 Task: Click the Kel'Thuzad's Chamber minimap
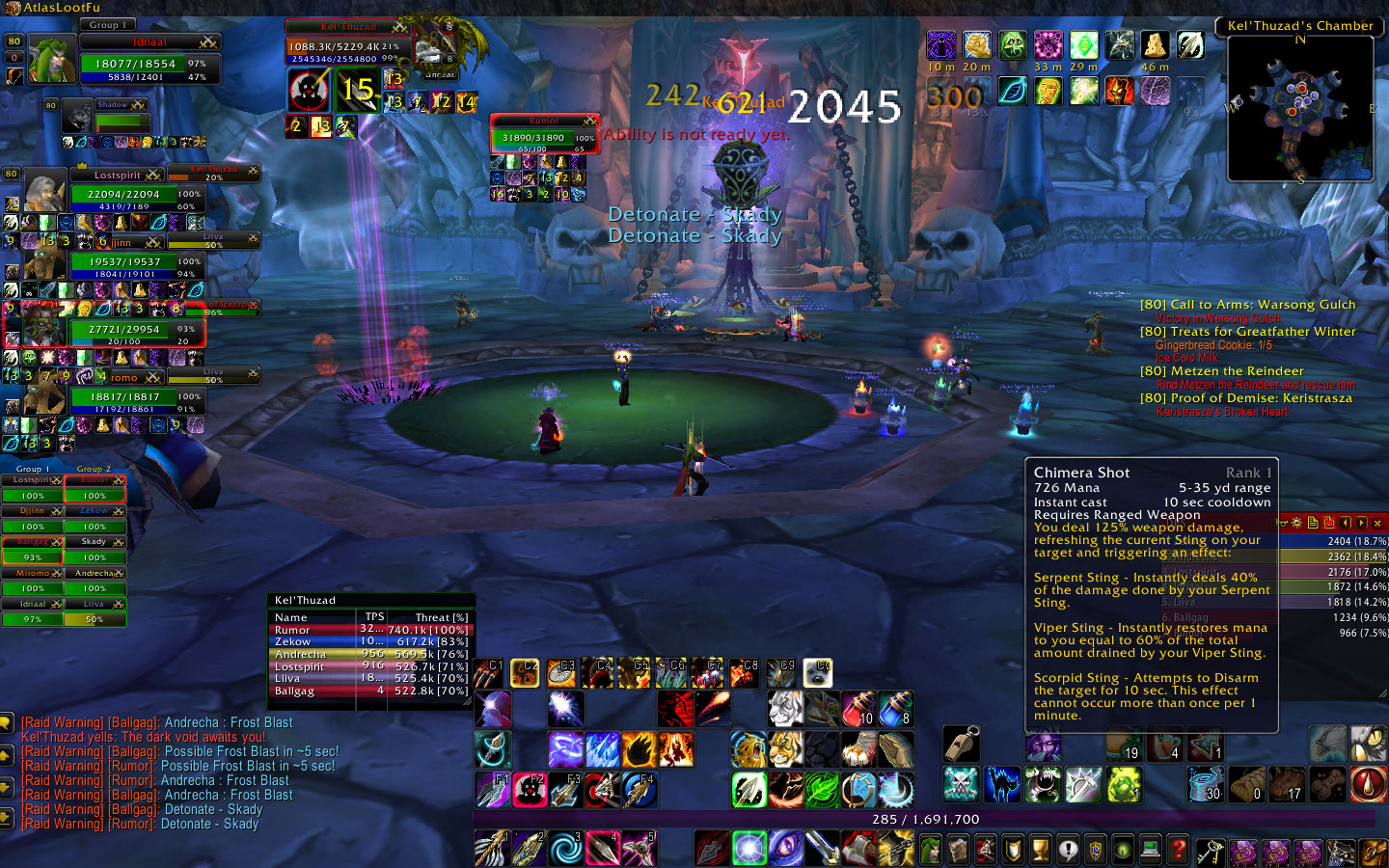(x=1299, y=108)
